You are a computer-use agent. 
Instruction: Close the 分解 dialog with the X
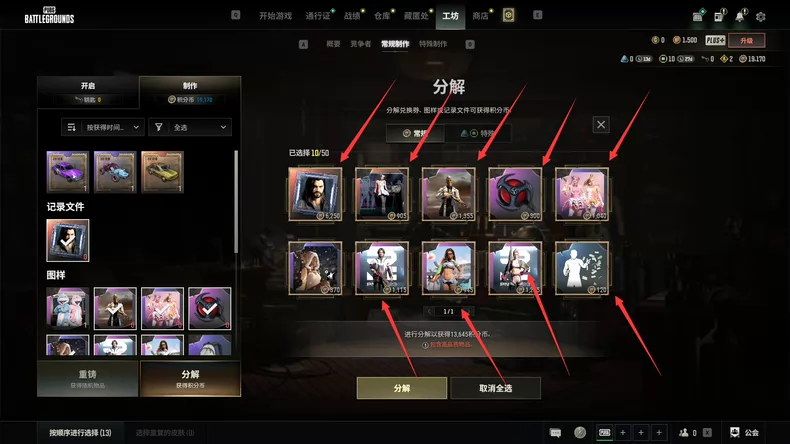tap(601, 124)
